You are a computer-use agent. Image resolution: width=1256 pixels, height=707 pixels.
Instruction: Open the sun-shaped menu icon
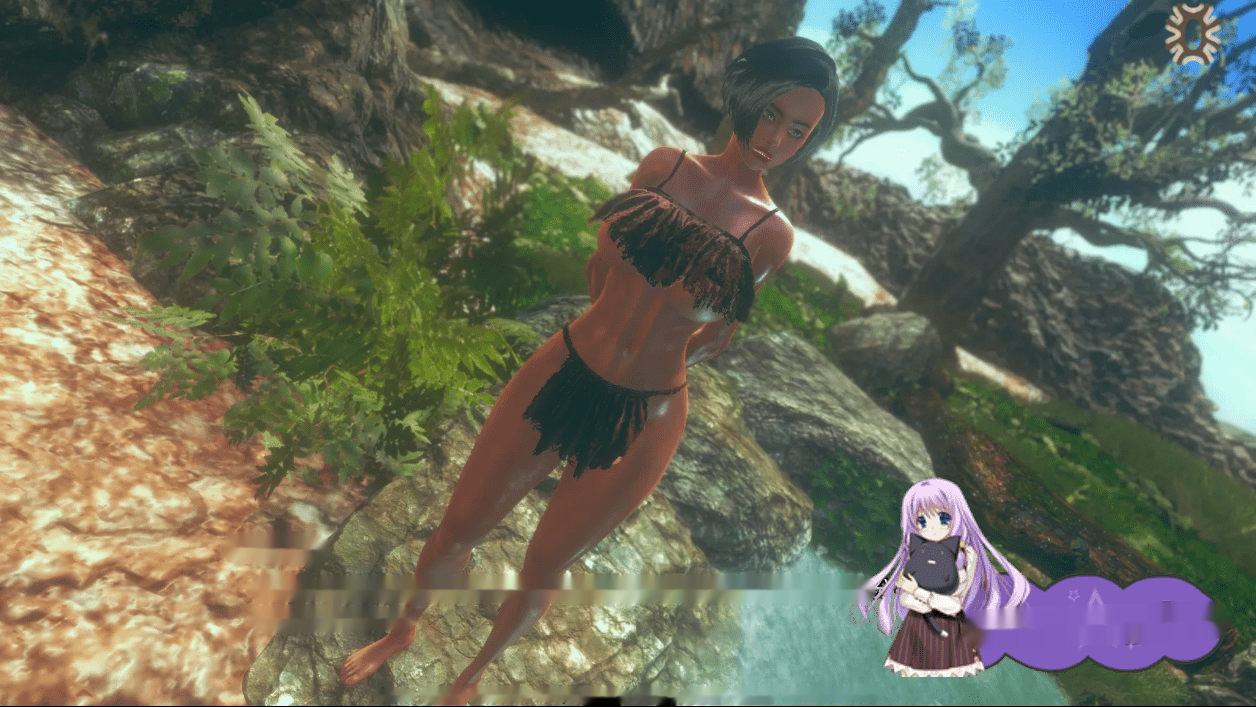point(1193,34)
